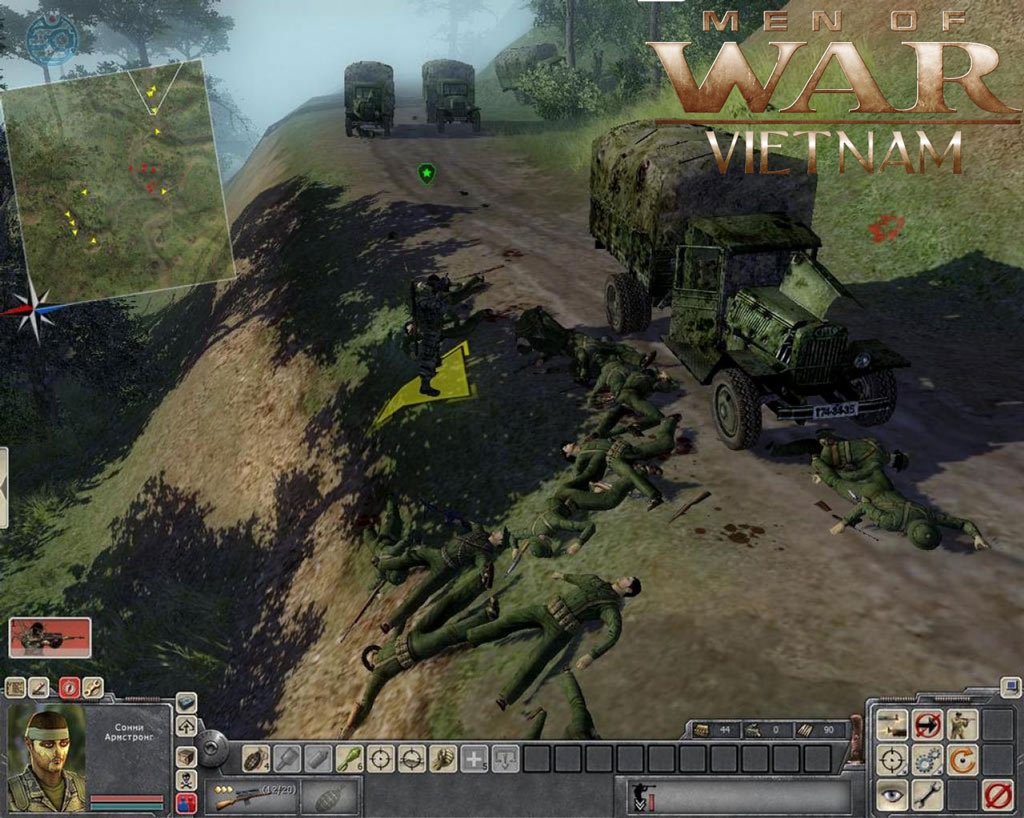The image size is (1024, 818).
Task: Use the frag grenade quick slot
Action: point(256,759)
